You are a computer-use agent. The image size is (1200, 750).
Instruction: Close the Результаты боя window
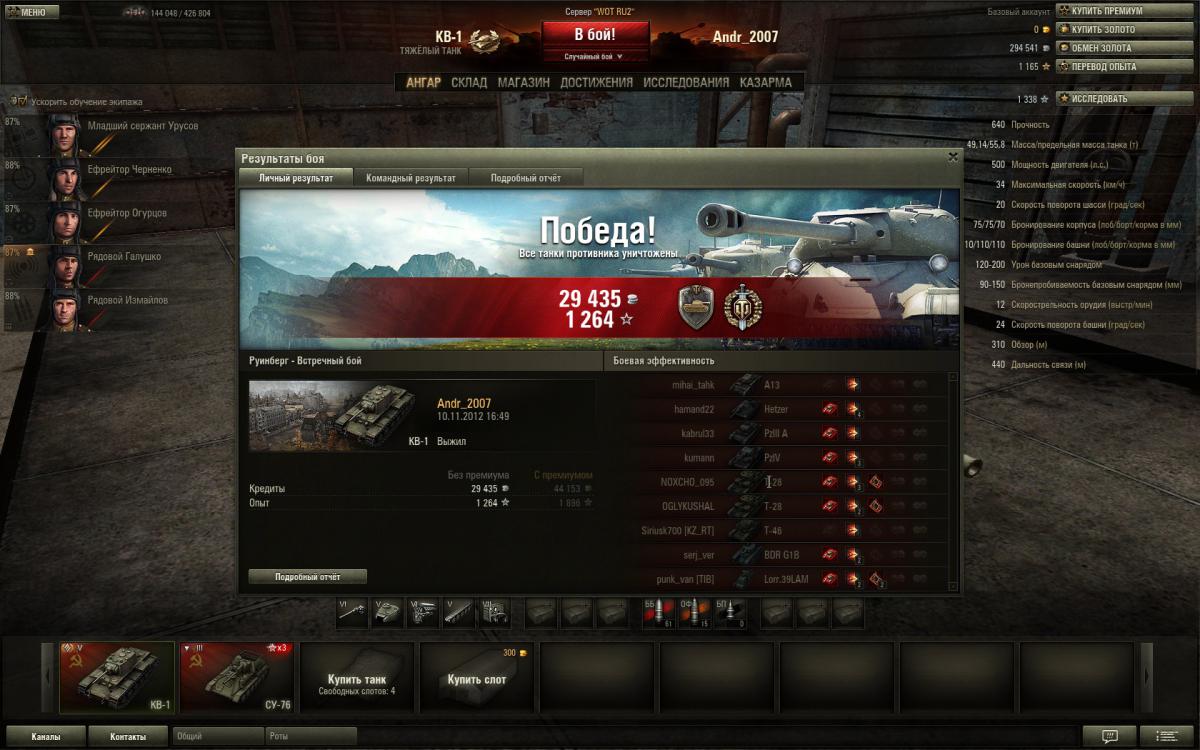952,157
